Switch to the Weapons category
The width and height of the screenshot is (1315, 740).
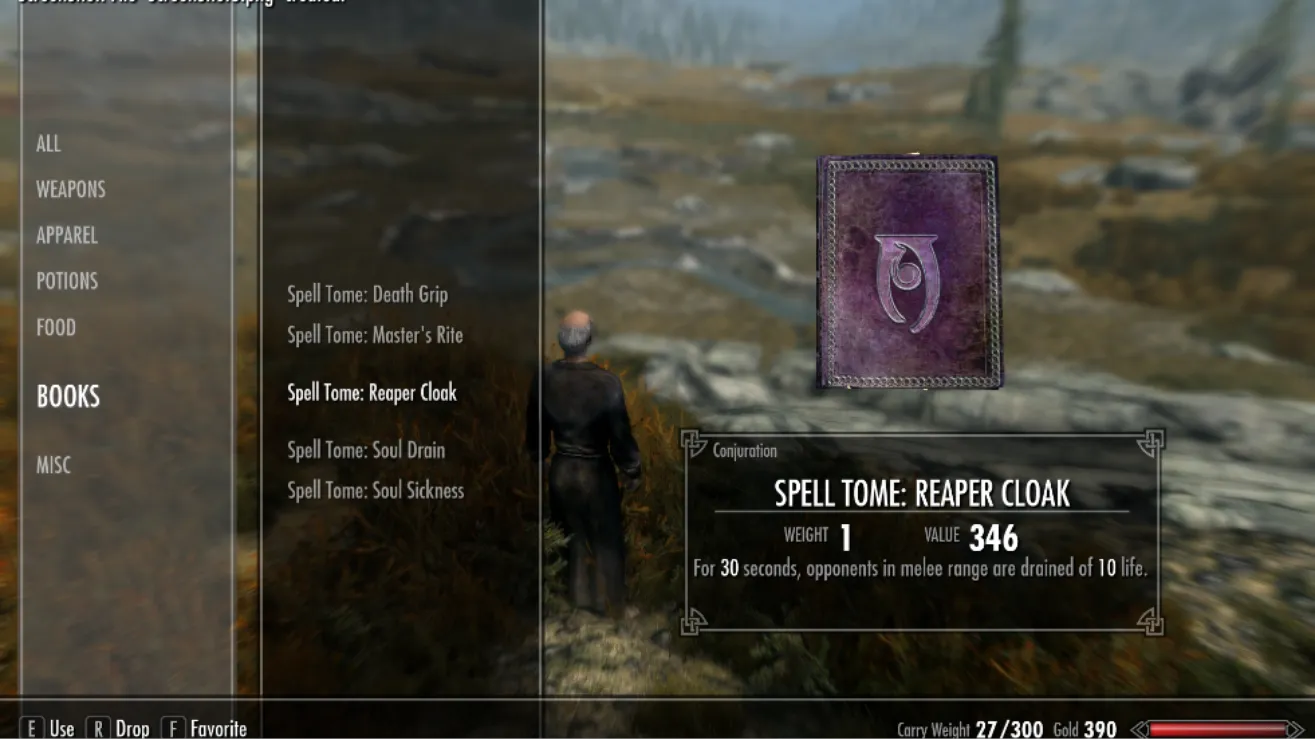point(70,189)
